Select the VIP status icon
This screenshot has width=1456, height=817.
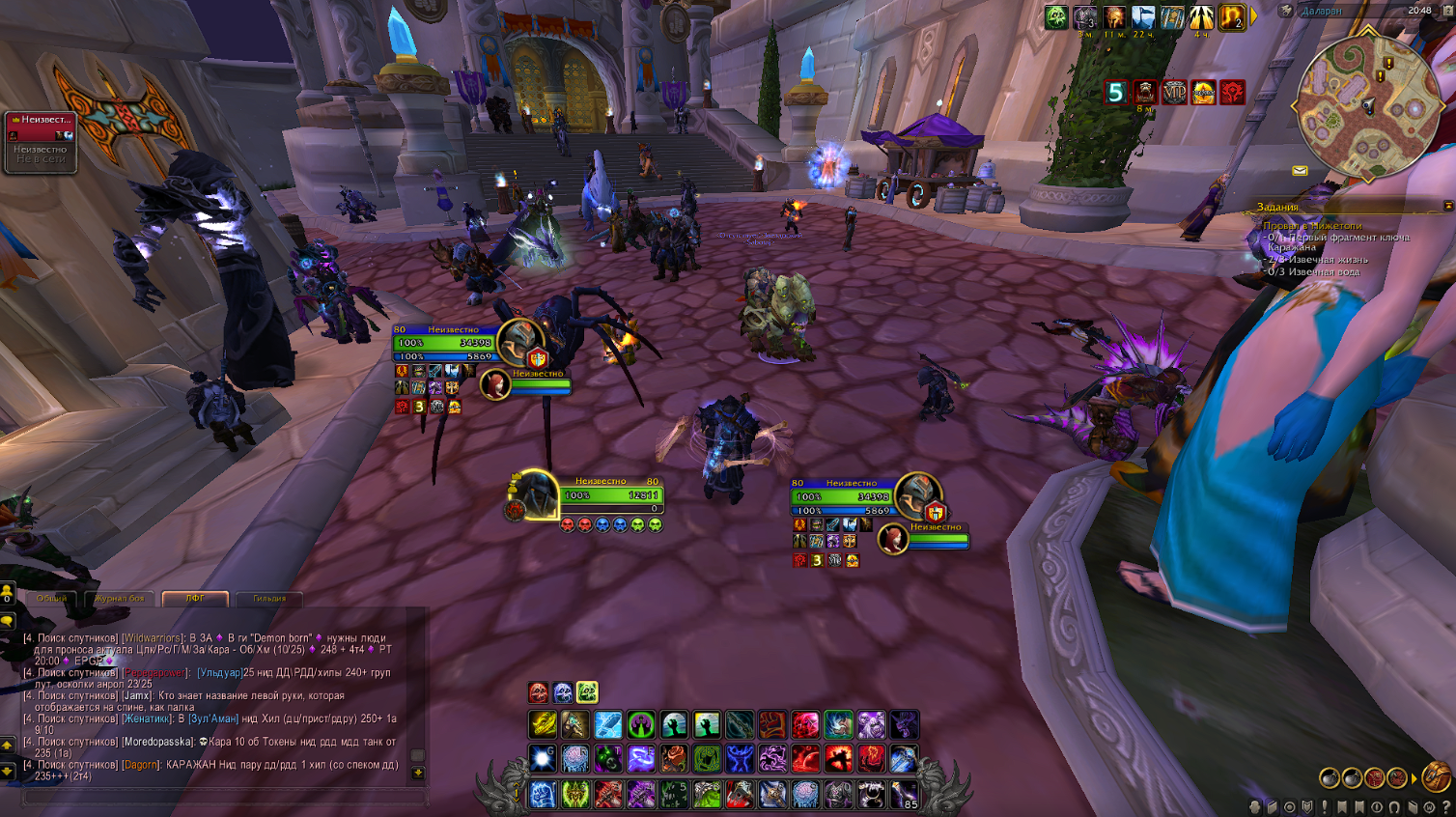point(1174,92)
